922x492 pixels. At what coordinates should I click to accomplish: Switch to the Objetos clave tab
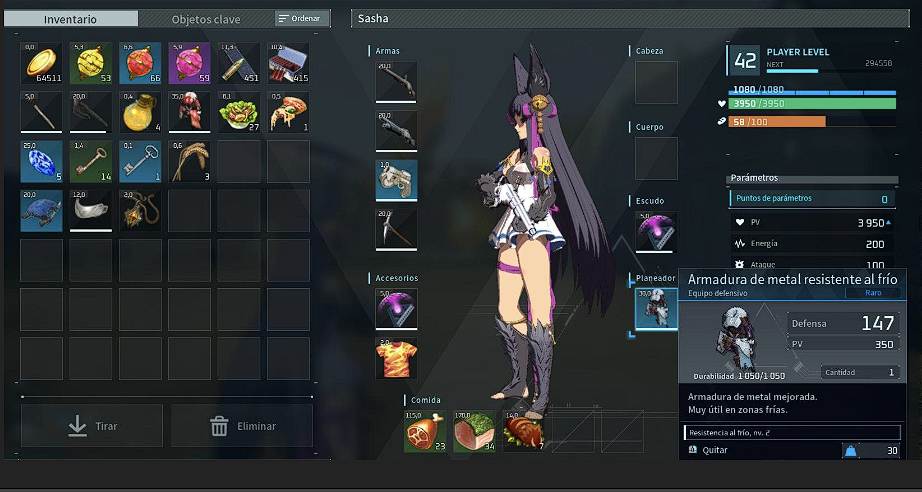point(205,19)
